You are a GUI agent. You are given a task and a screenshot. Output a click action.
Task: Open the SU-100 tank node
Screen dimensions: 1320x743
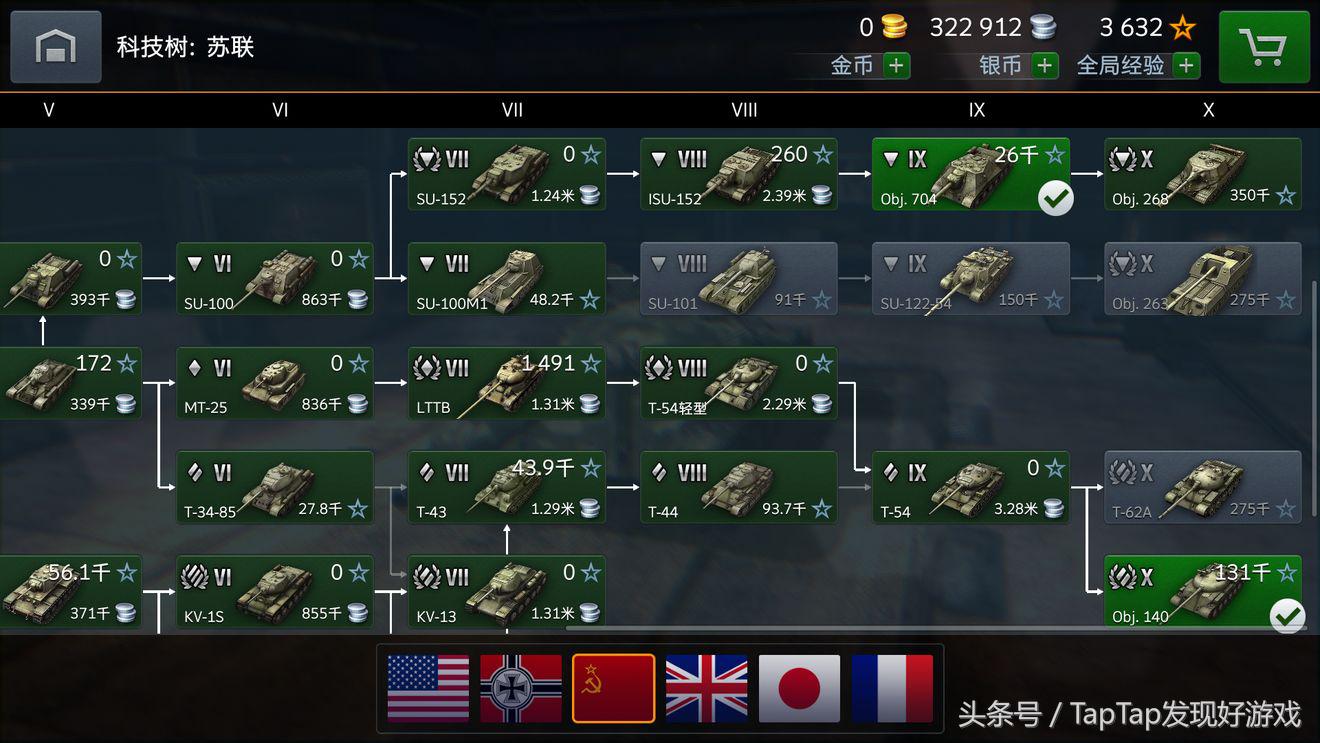coord(275,279)
